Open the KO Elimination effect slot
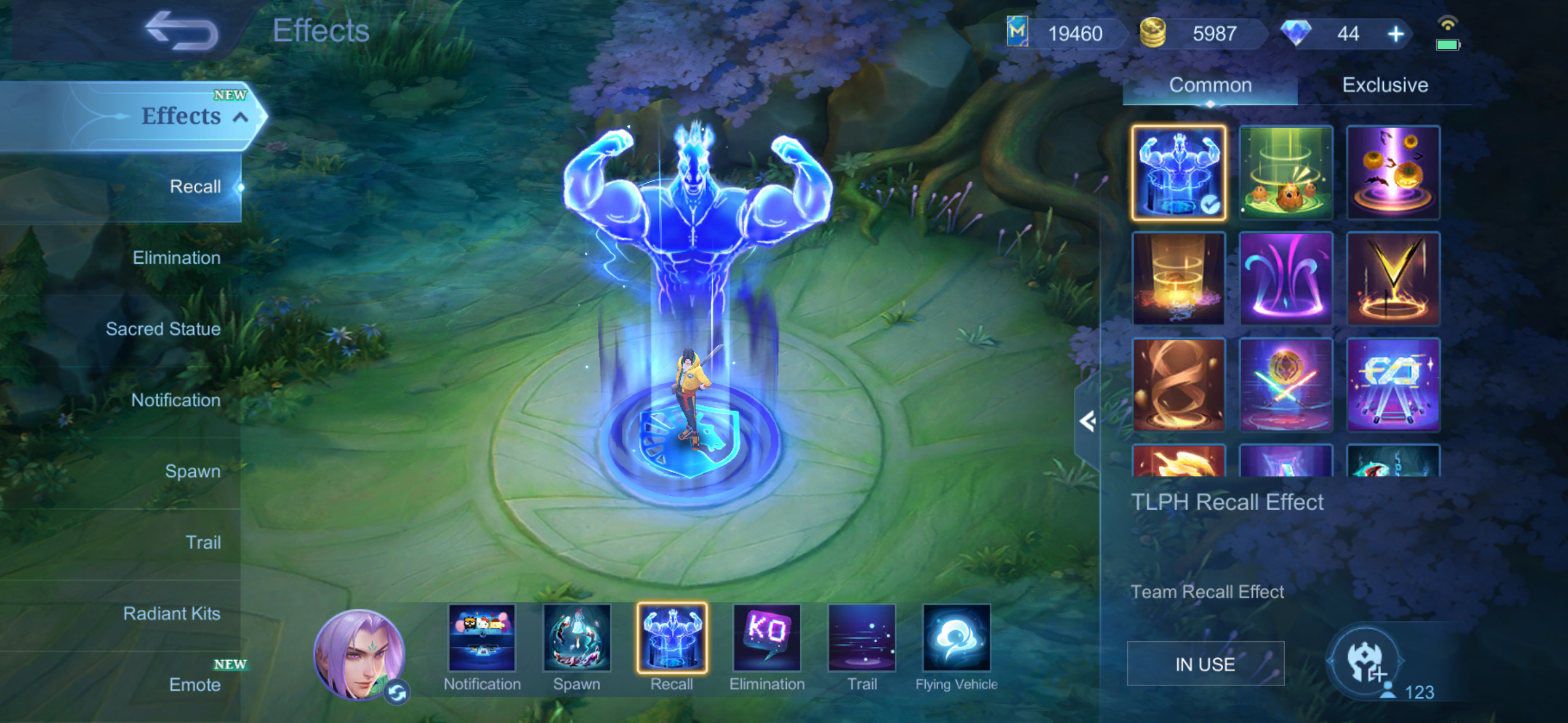This screenshot has height=723, width=1568. (x=767, y=638)
